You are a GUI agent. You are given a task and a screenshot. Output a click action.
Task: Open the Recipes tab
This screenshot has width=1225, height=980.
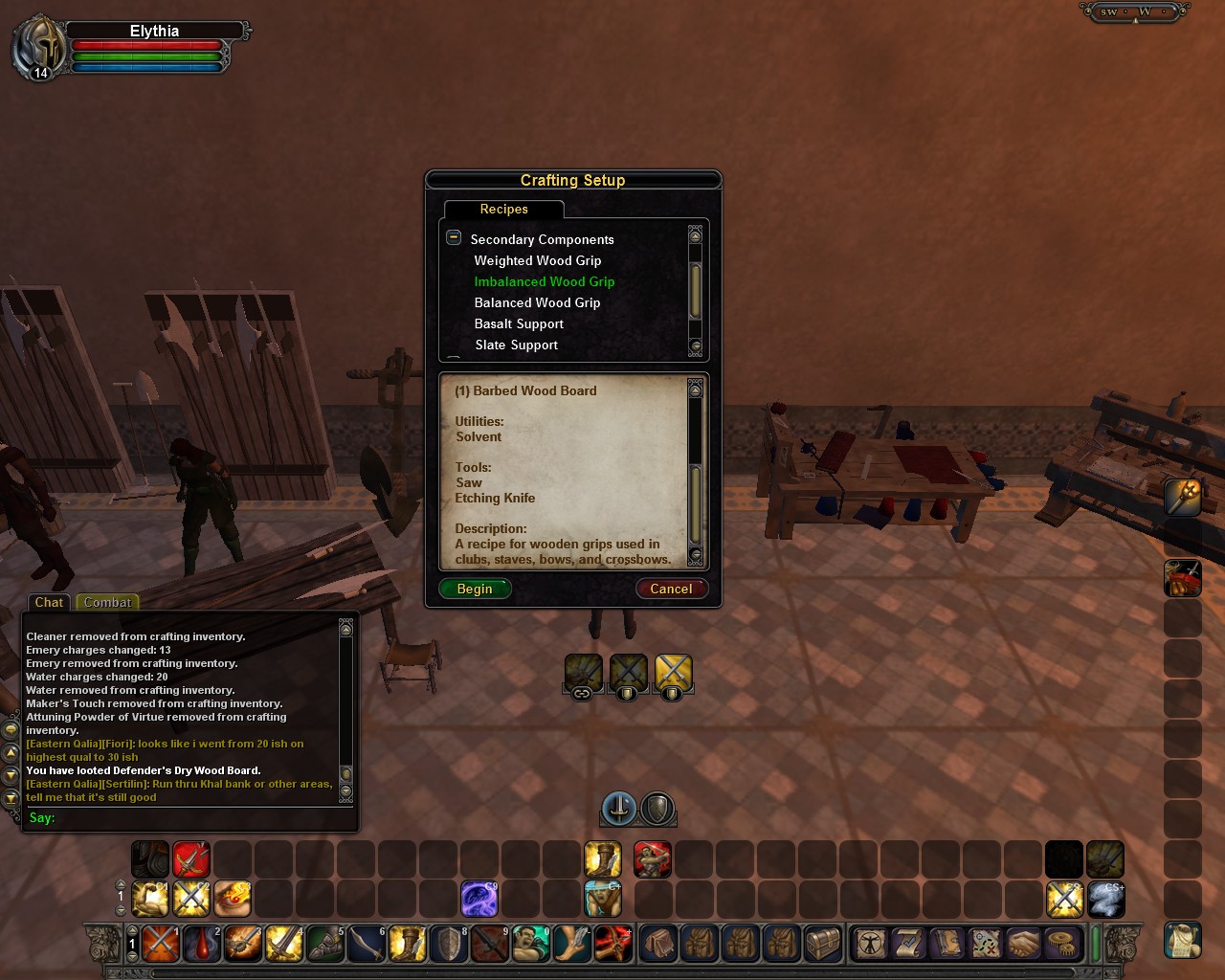click(503, 209)
